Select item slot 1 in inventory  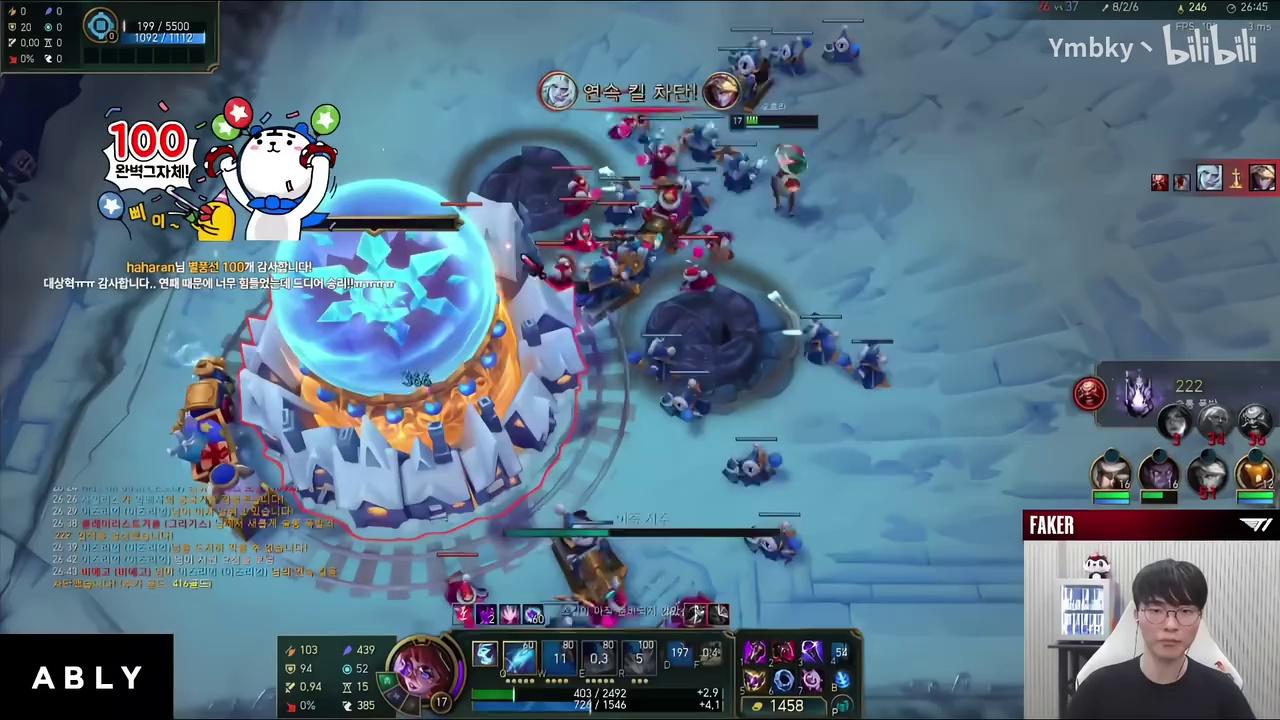pos(755,654)
